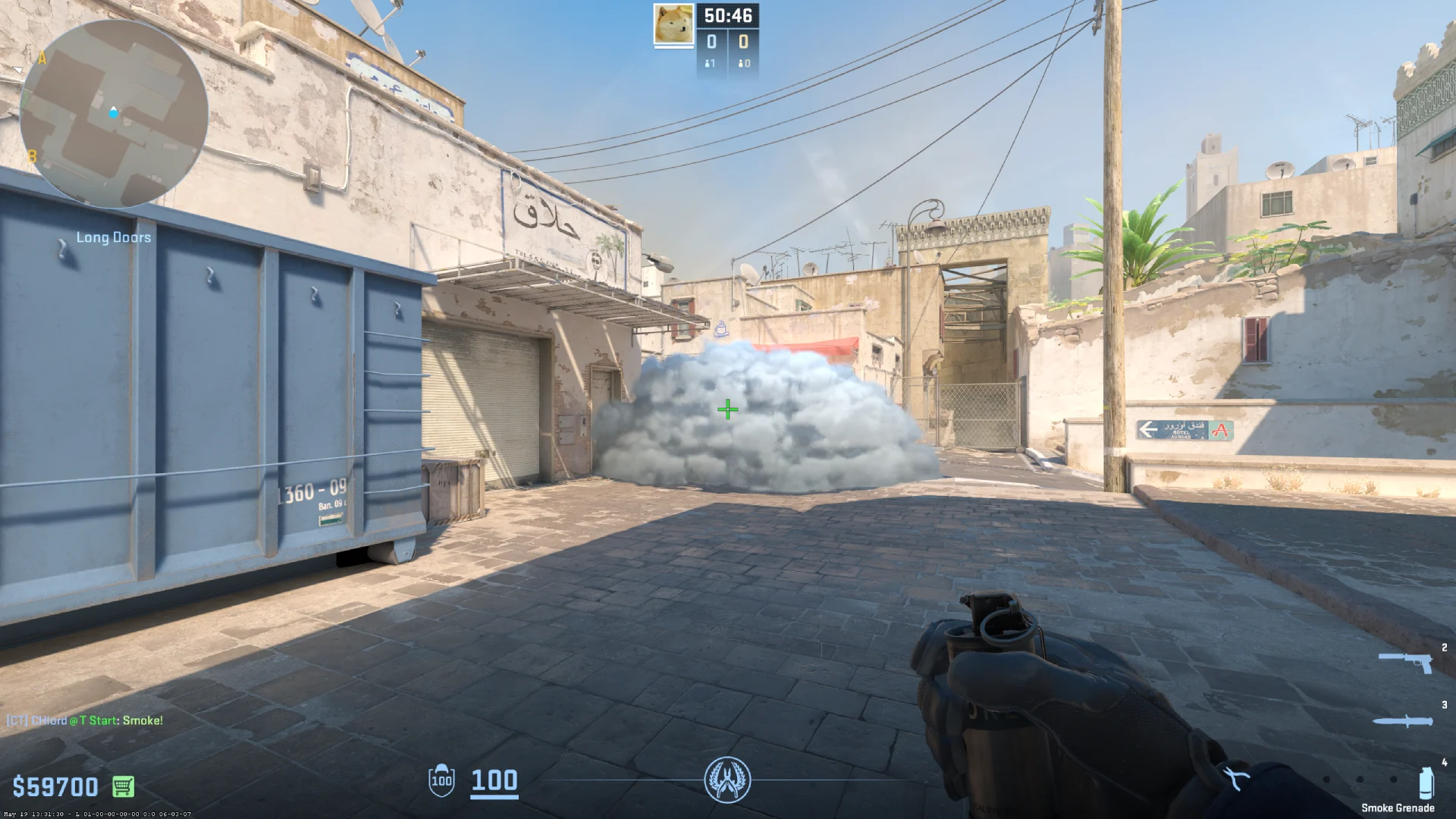The image size is (1456, 819).
Task: Click the CT alive-players icon under the score
Action: pyautogui.click(x=709, y=64)
